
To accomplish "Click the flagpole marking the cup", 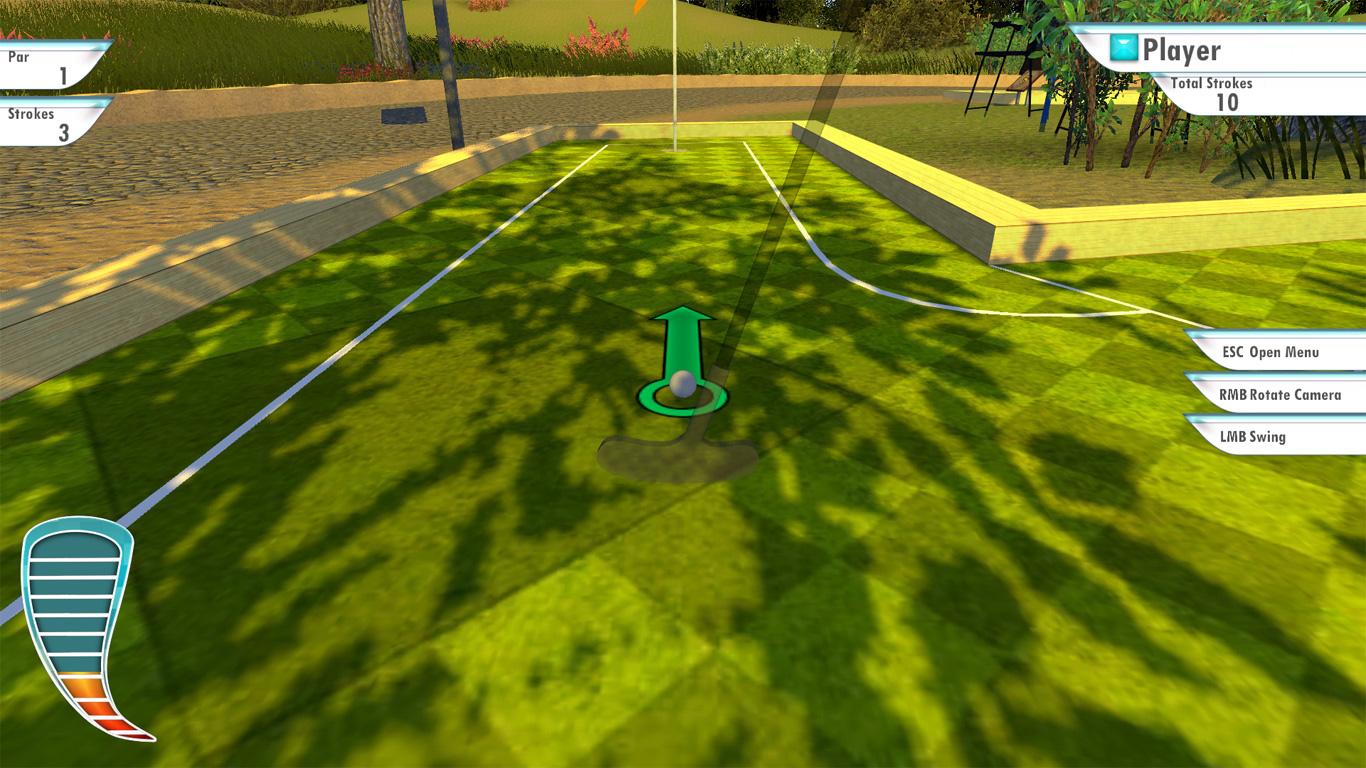I will tap(676, 70).
